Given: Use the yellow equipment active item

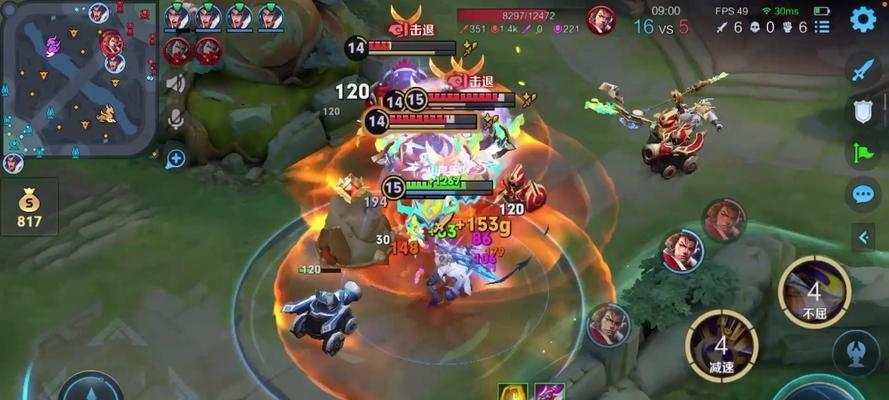Looking at the screenshot, I should [x=513, y=392].
